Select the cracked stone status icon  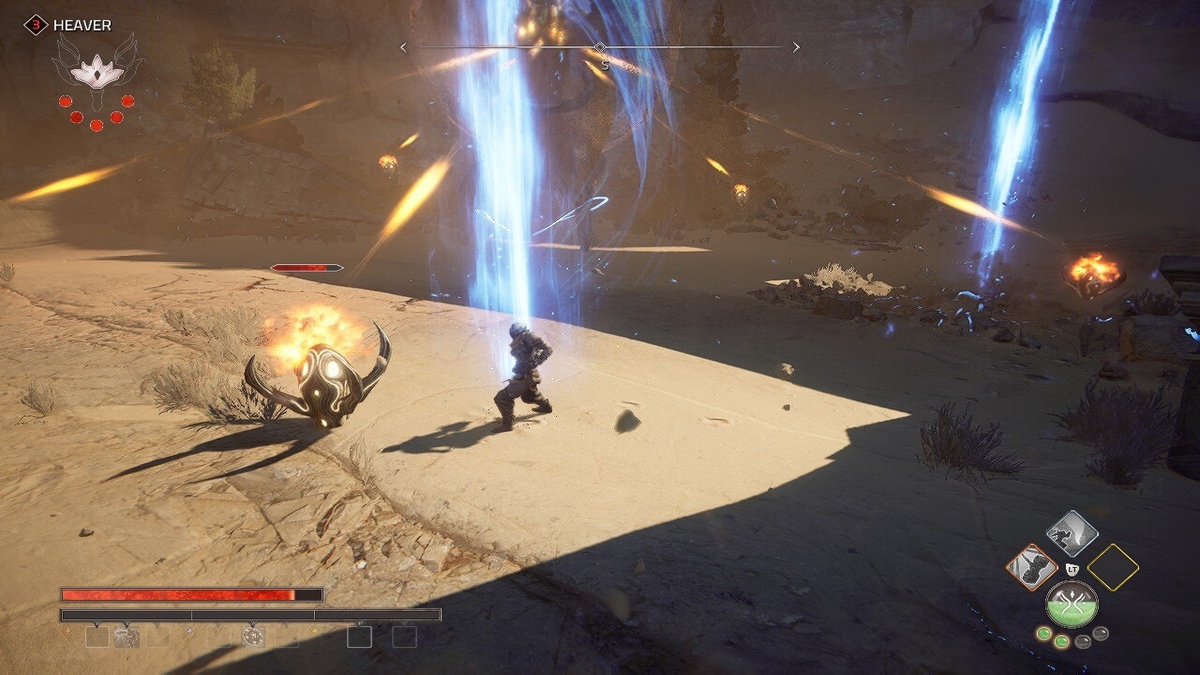point(126,636)
